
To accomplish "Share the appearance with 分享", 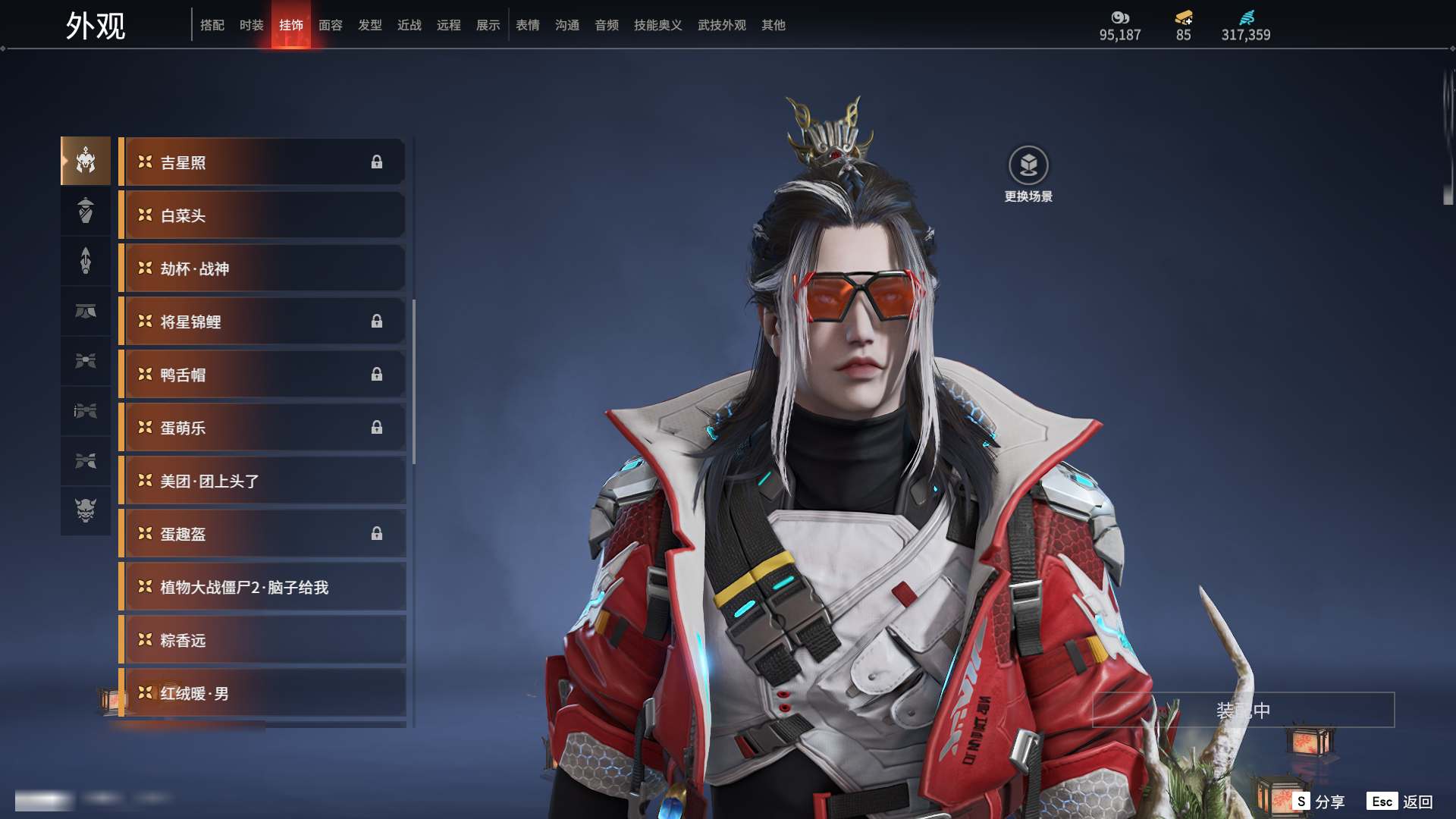I will 1319,802.
